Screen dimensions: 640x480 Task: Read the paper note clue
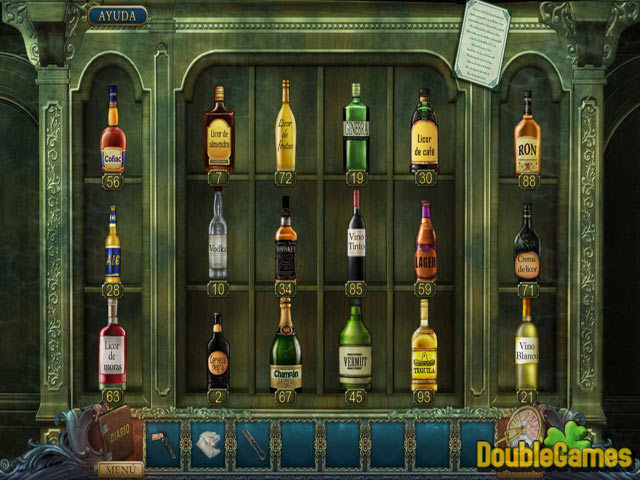482,42
